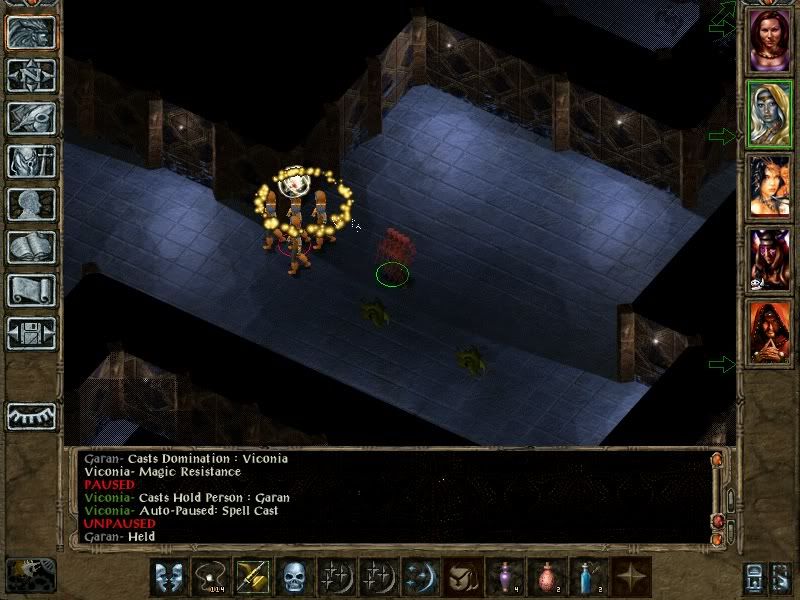800x600 pixels.
Task: Select the dark-haired woman's portrait
Action: coord(769,187)
